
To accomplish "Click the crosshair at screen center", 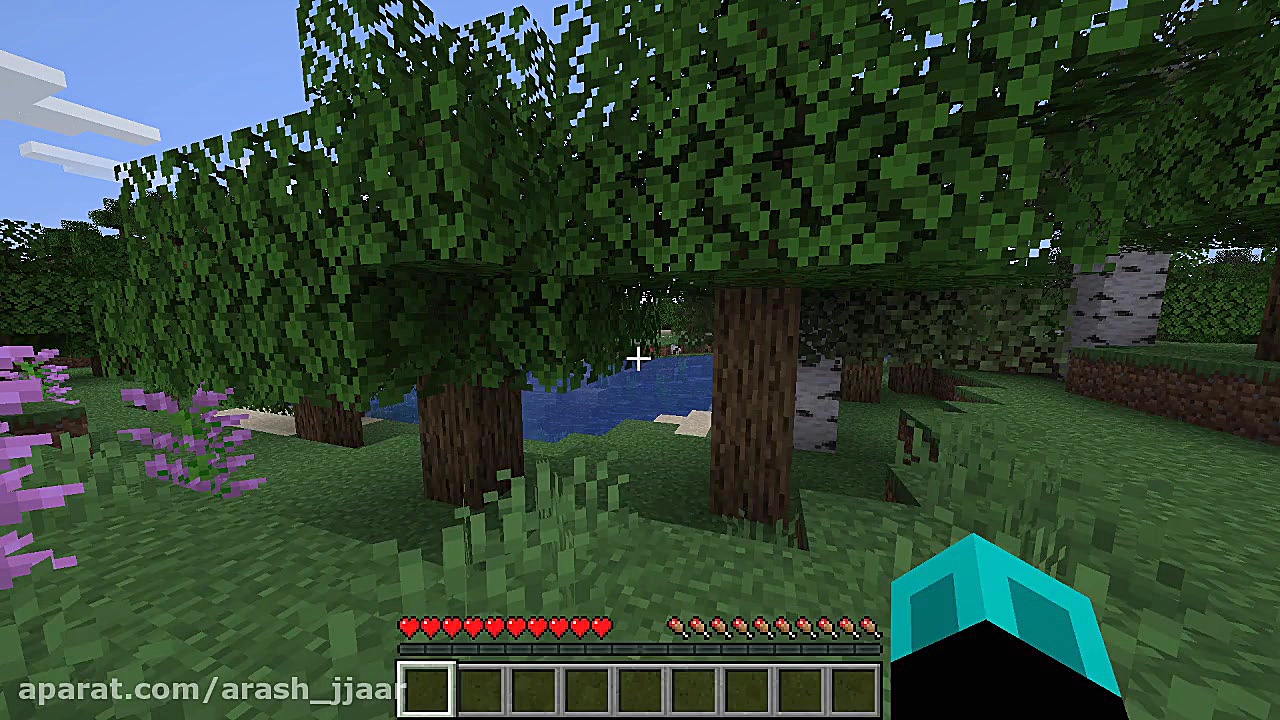I will pyautogui.click(x=639, y=359).
